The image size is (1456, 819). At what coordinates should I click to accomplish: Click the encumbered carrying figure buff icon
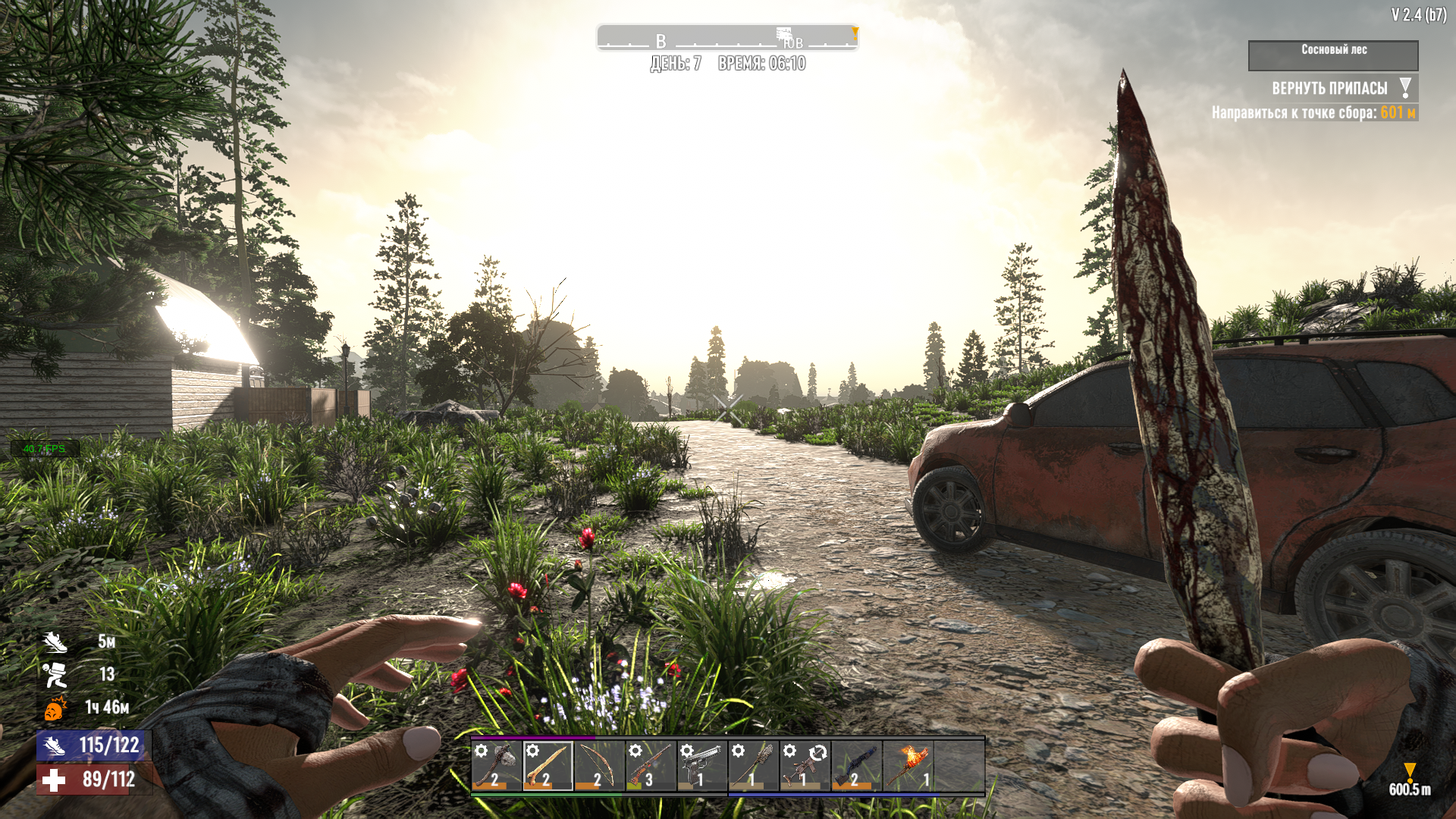click(55, 674)
